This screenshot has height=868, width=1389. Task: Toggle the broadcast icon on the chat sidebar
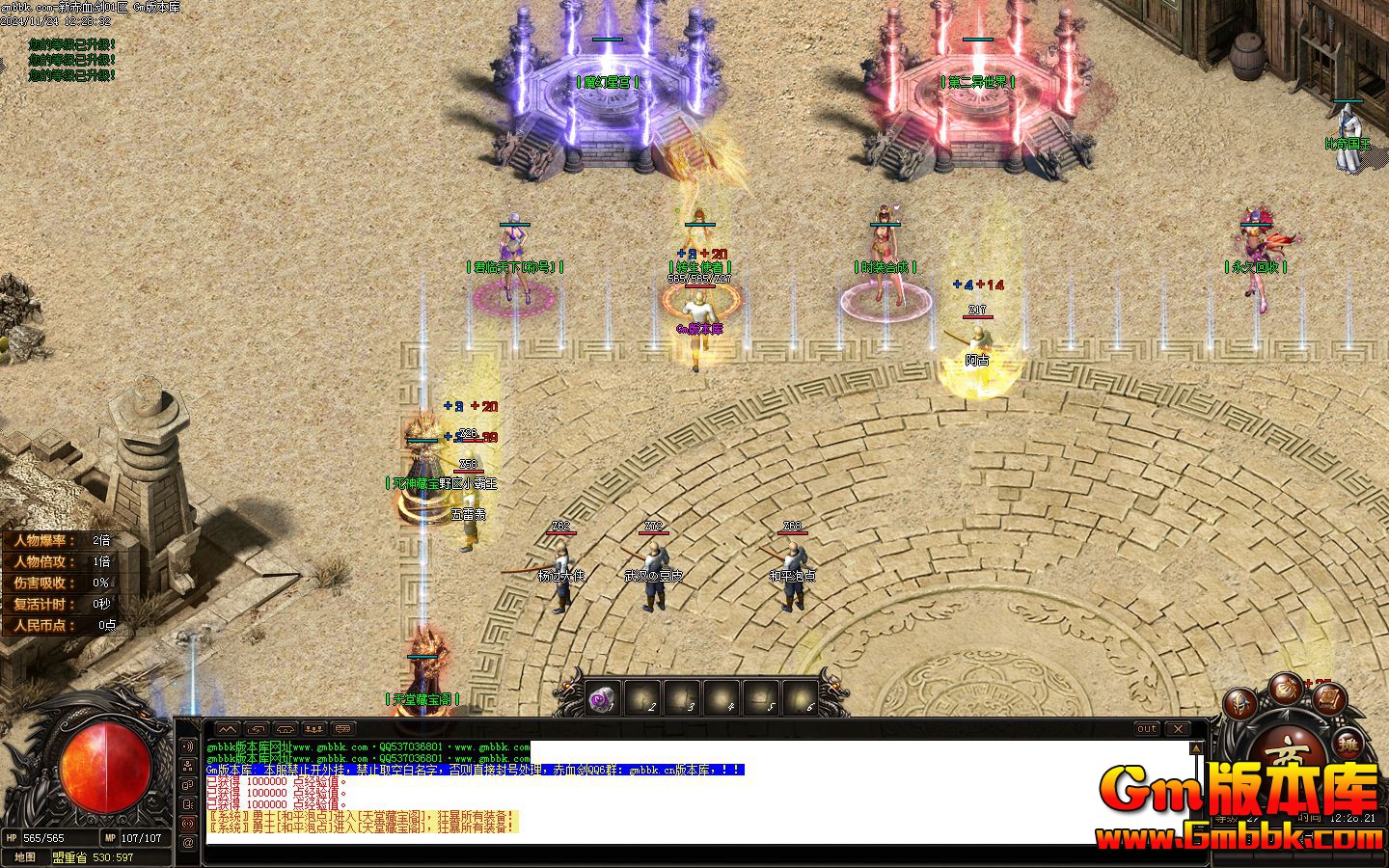click(x=187, y=822)
